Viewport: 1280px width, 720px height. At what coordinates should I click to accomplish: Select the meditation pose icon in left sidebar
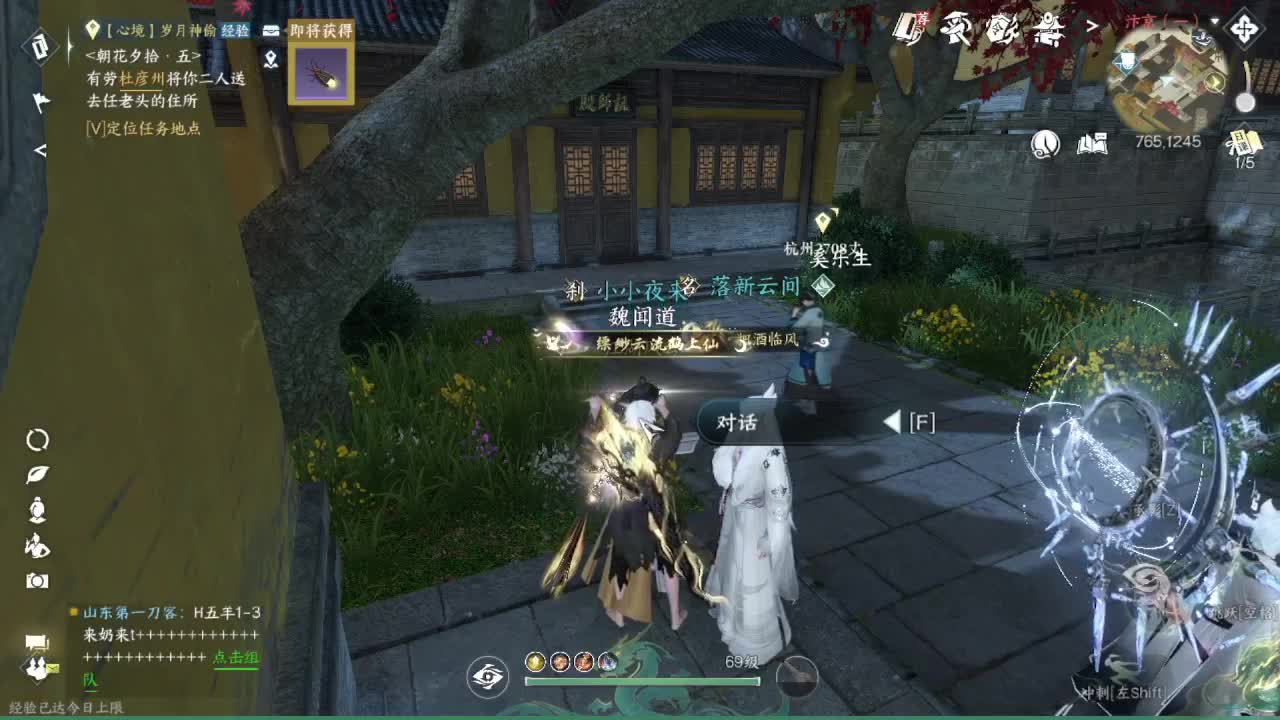39,508
